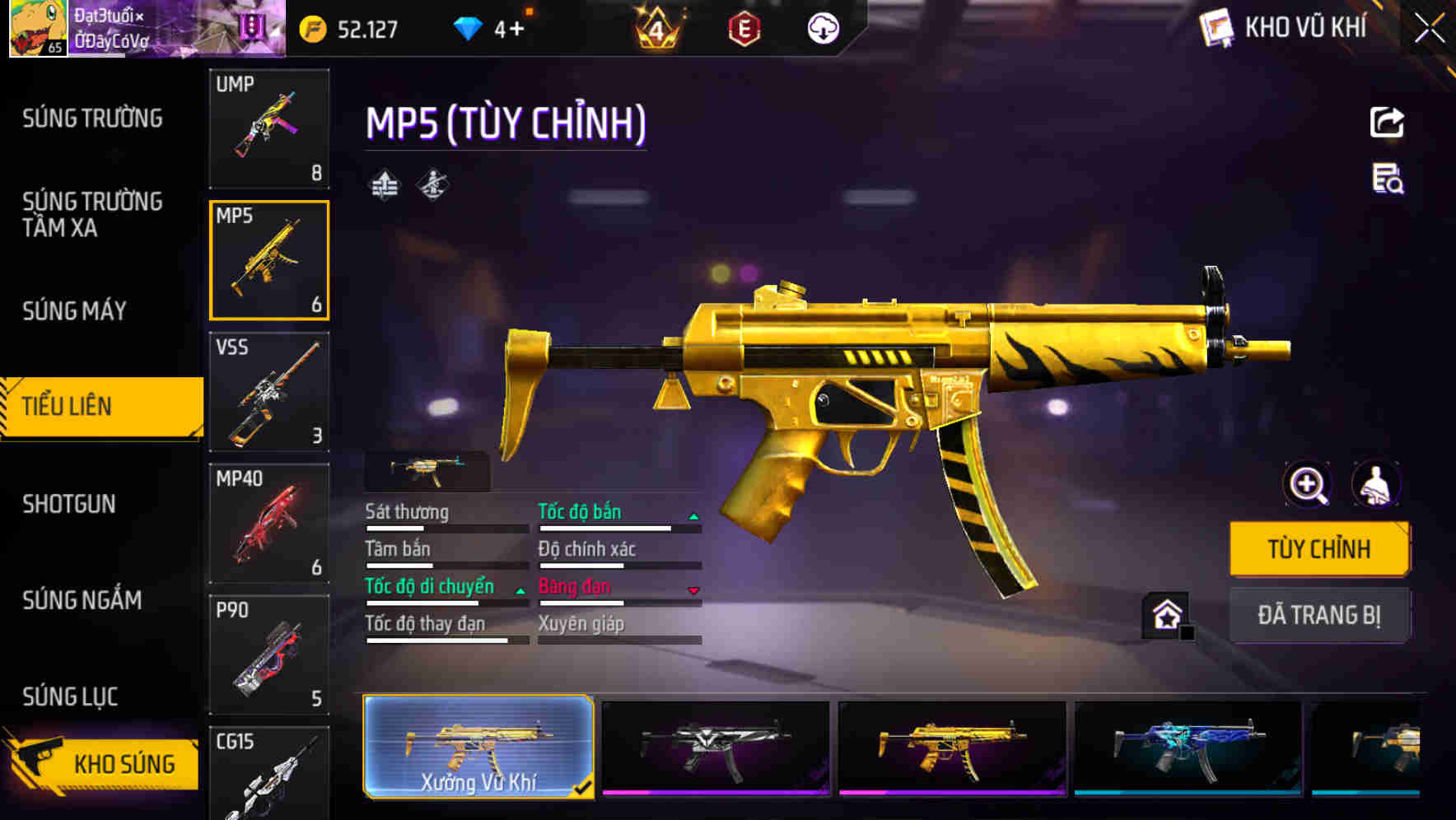Viewport: 1456px width, 820px height.
Task: Zoom in with the magnifier icon
Action: 1308,485
